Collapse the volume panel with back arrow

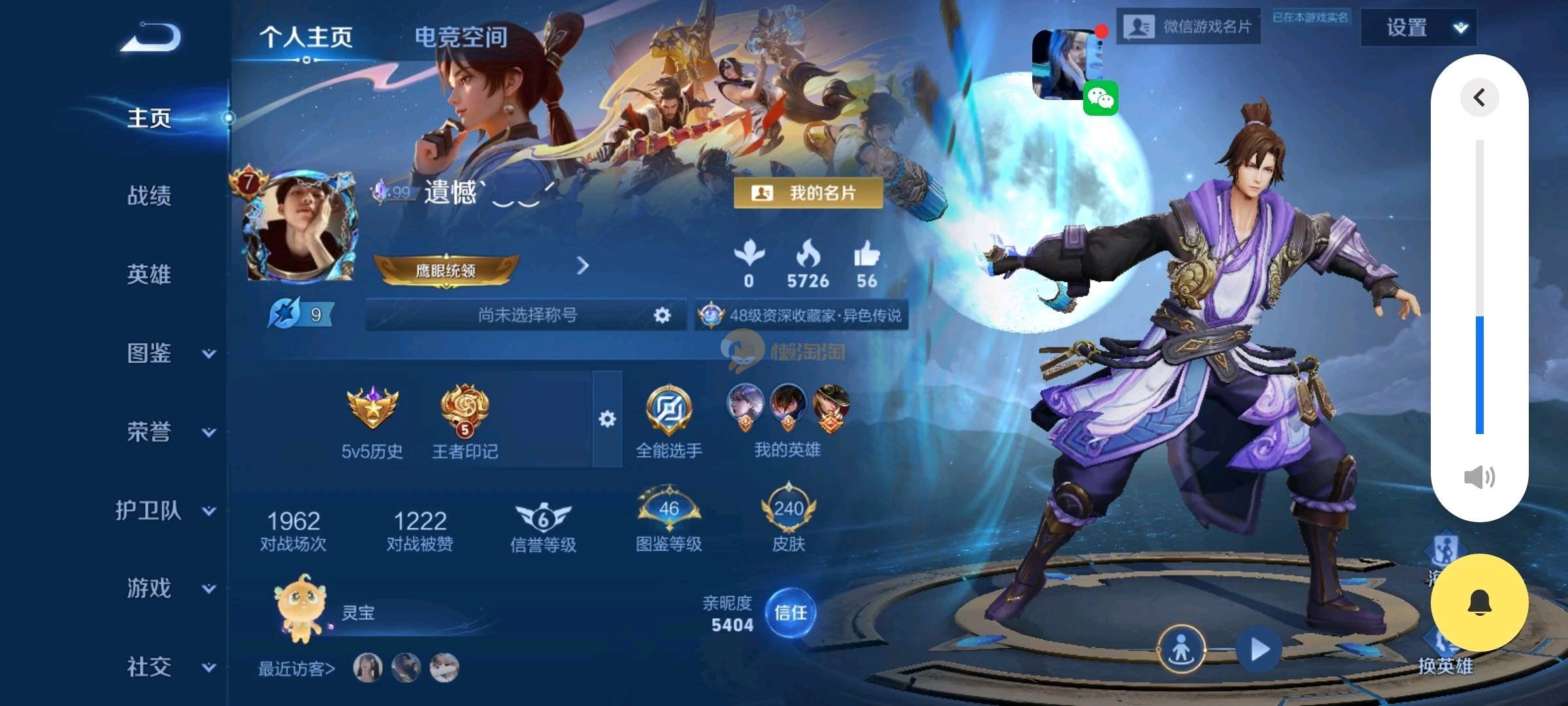[1479, 98]
